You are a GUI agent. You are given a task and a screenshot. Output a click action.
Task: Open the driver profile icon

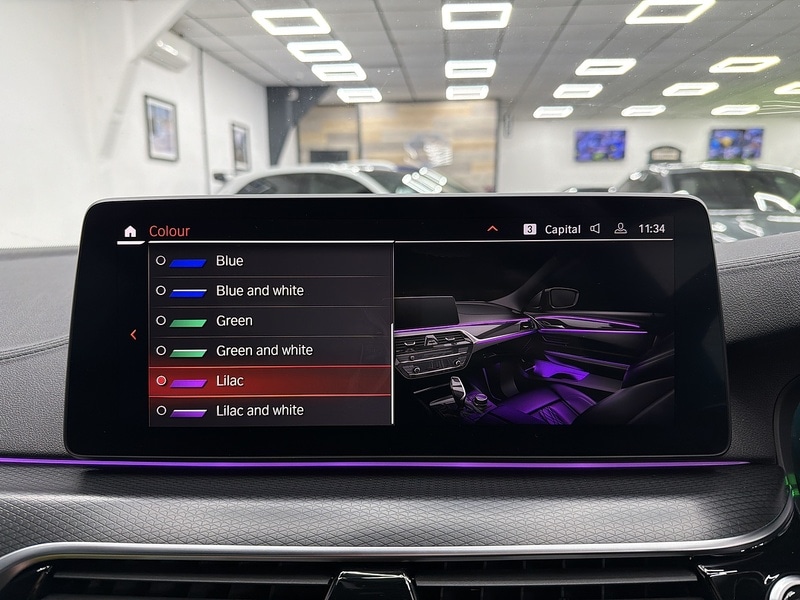tap(620, 229)
